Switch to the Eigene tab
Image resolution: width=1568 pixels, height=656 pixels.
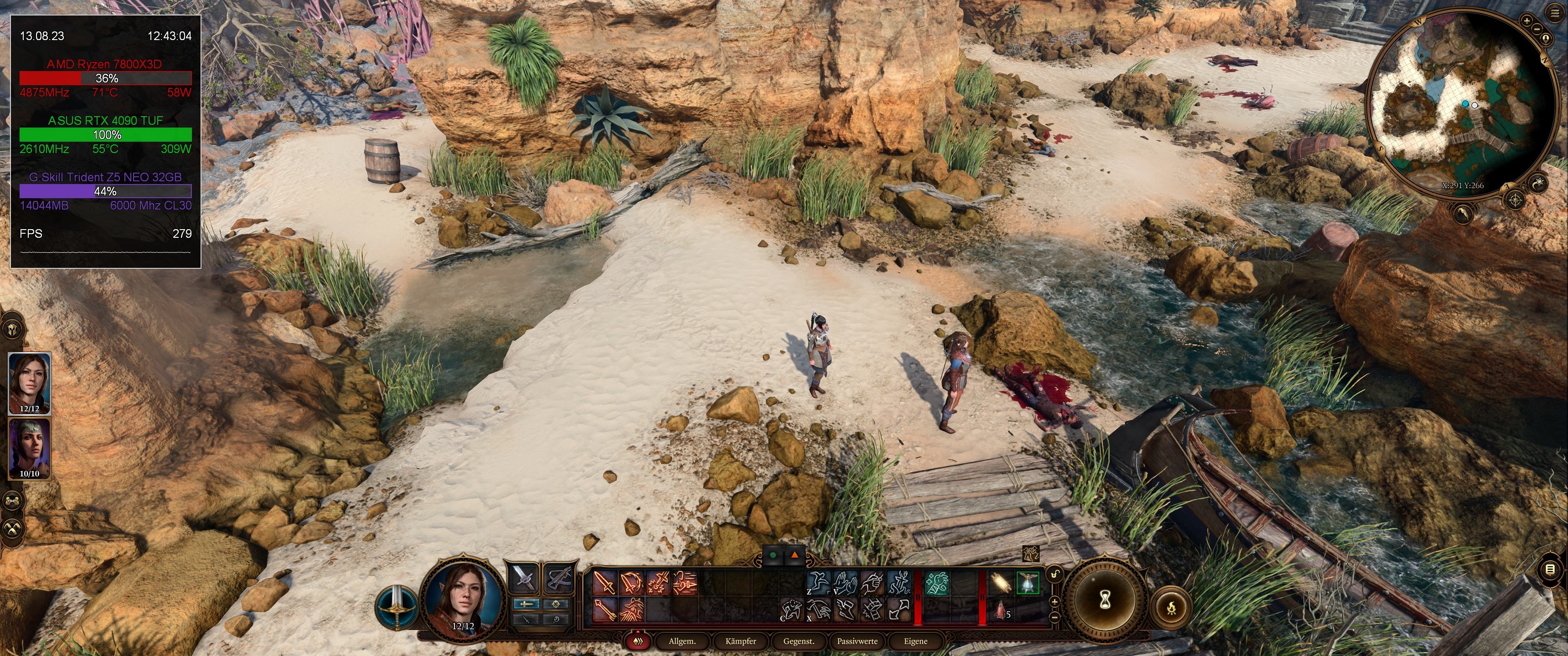[915, 641]
